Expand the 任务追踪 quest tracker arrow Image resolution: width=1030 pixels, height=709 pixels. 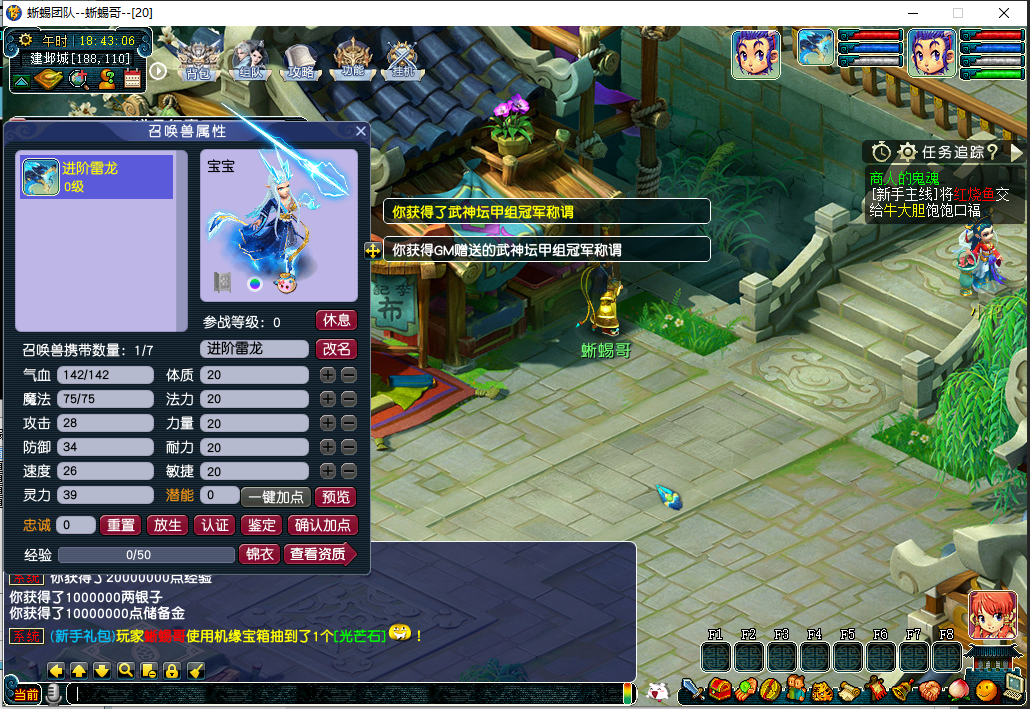(x=1016, y=152)
